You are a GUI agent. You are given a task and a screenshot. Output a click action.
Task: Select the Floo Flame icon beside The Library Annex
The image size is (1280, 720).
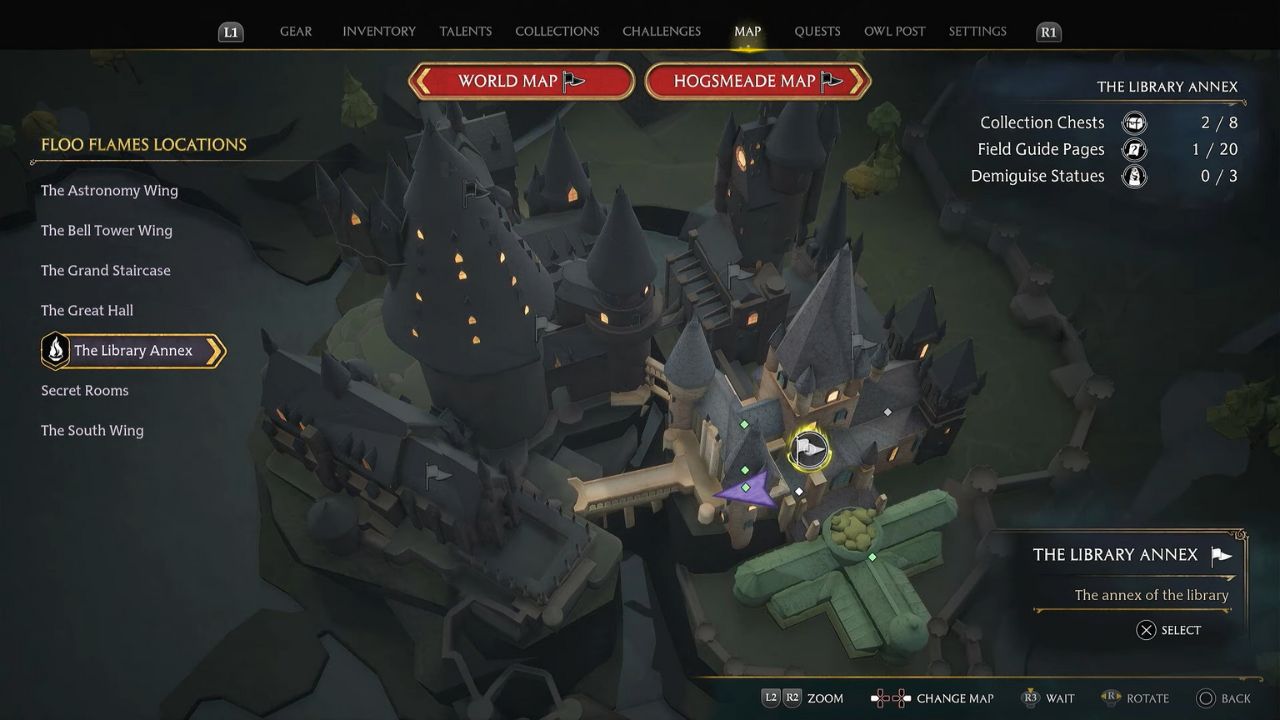[56, 351]
